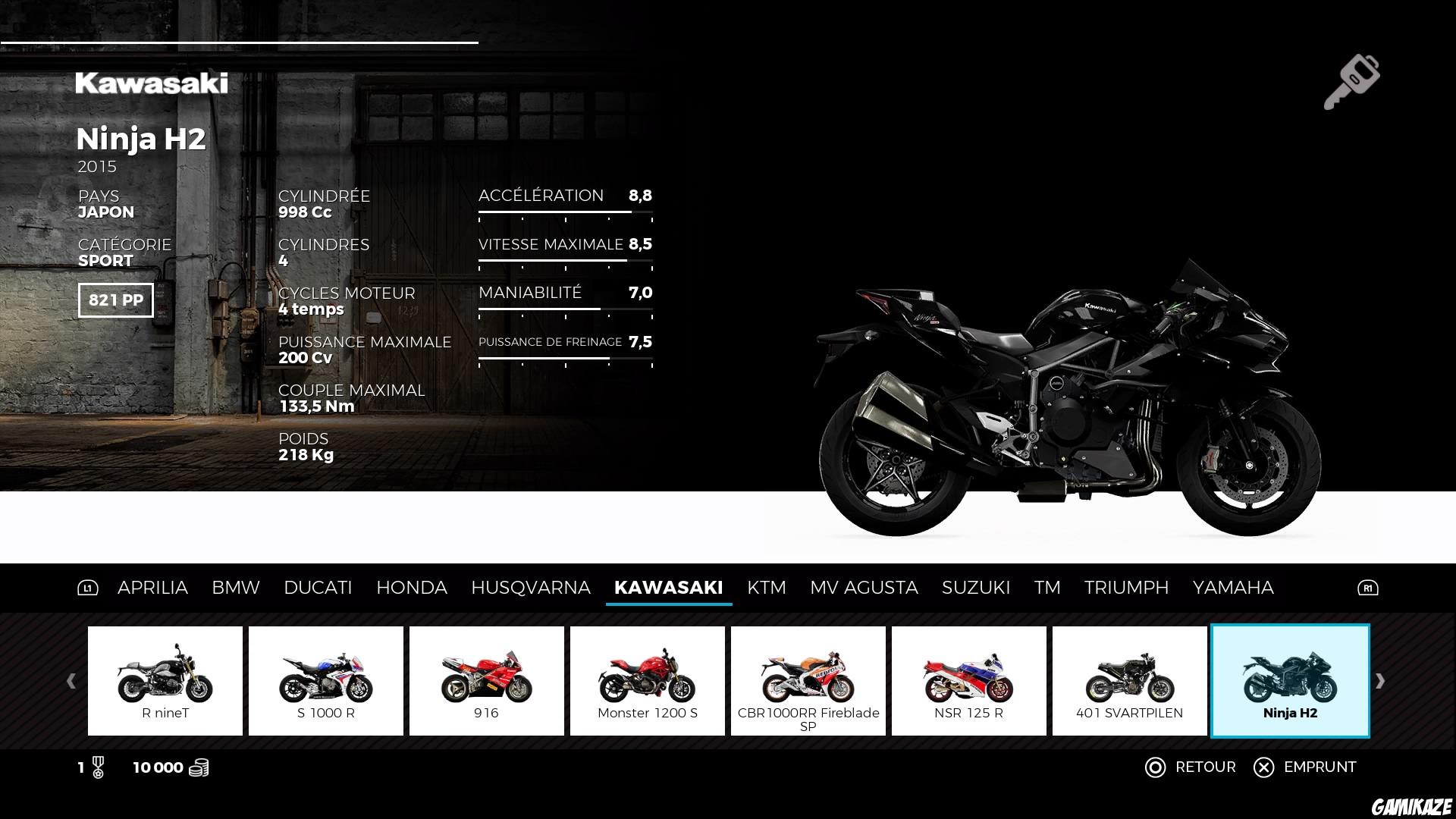Click the coins icon next to 10 000
The width and height of the screenshot is (1456, 819).
(199, 767)
